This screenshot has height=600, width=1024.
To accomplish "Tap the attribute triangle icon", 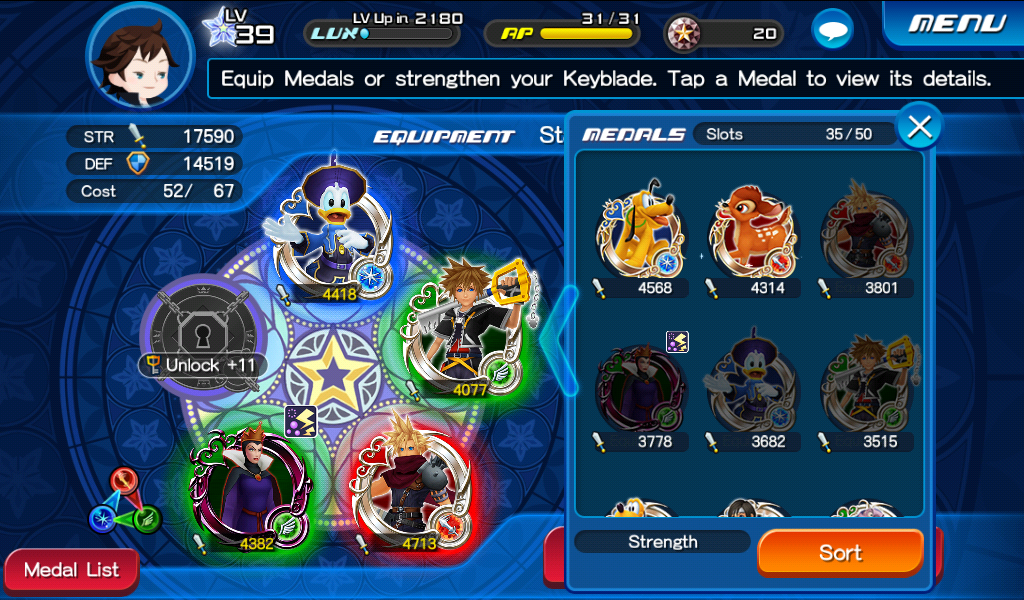I will (124, 503).
